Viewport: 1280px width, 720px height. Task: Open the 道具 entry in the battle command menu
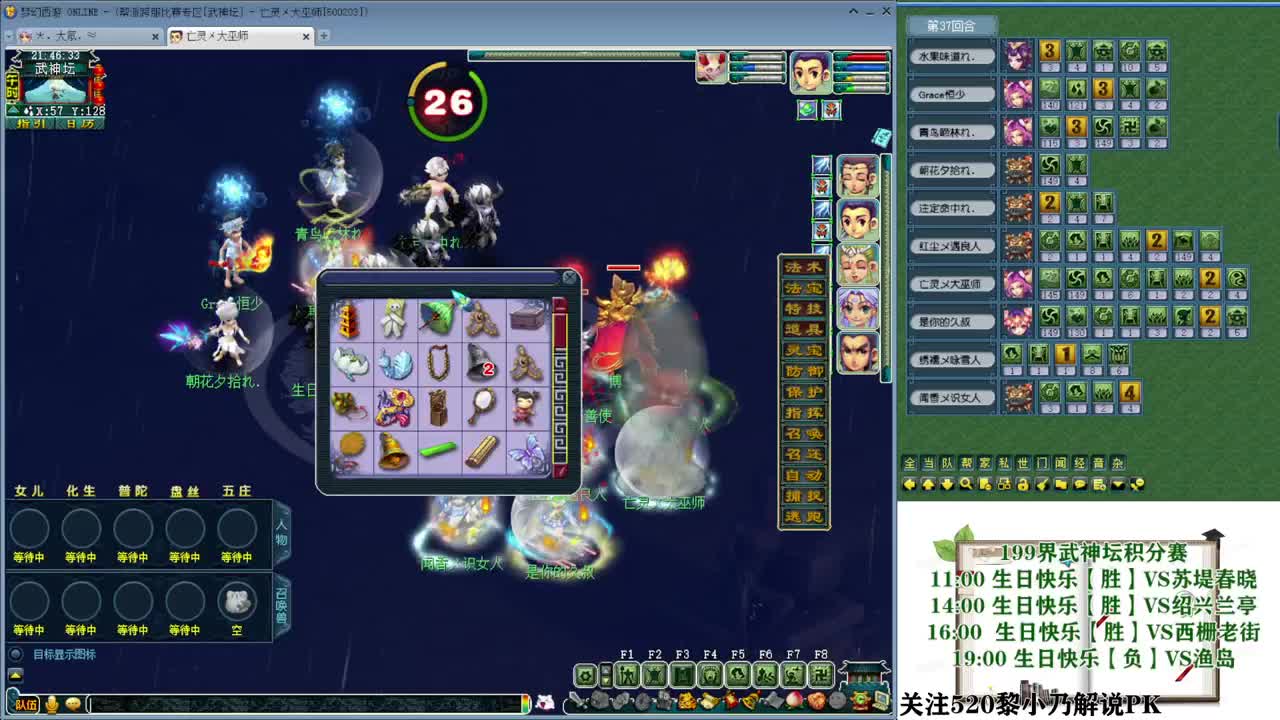[x=804, y=329]
